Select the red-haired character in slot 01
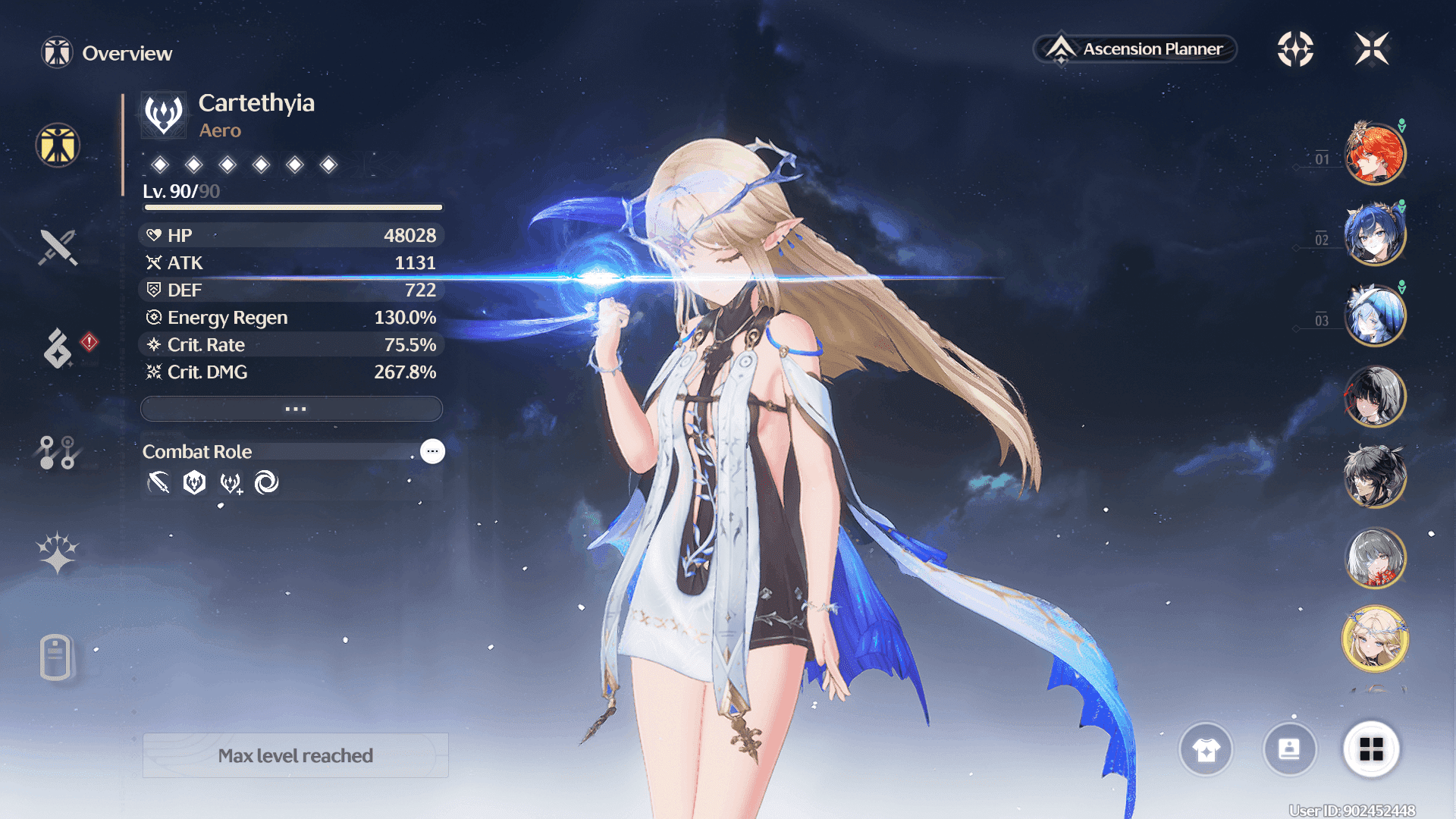The width and height of the screenshot is (1456, 819). tap(1375, 154)
